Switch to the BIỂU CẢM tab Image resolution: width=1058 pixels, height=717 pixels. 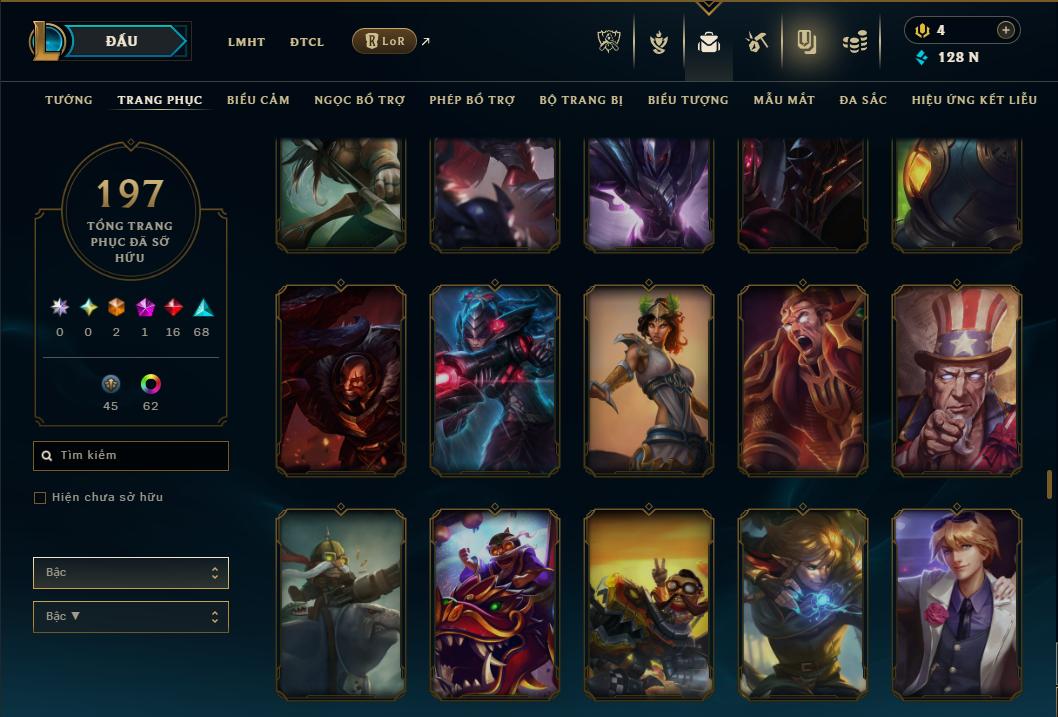258,100
